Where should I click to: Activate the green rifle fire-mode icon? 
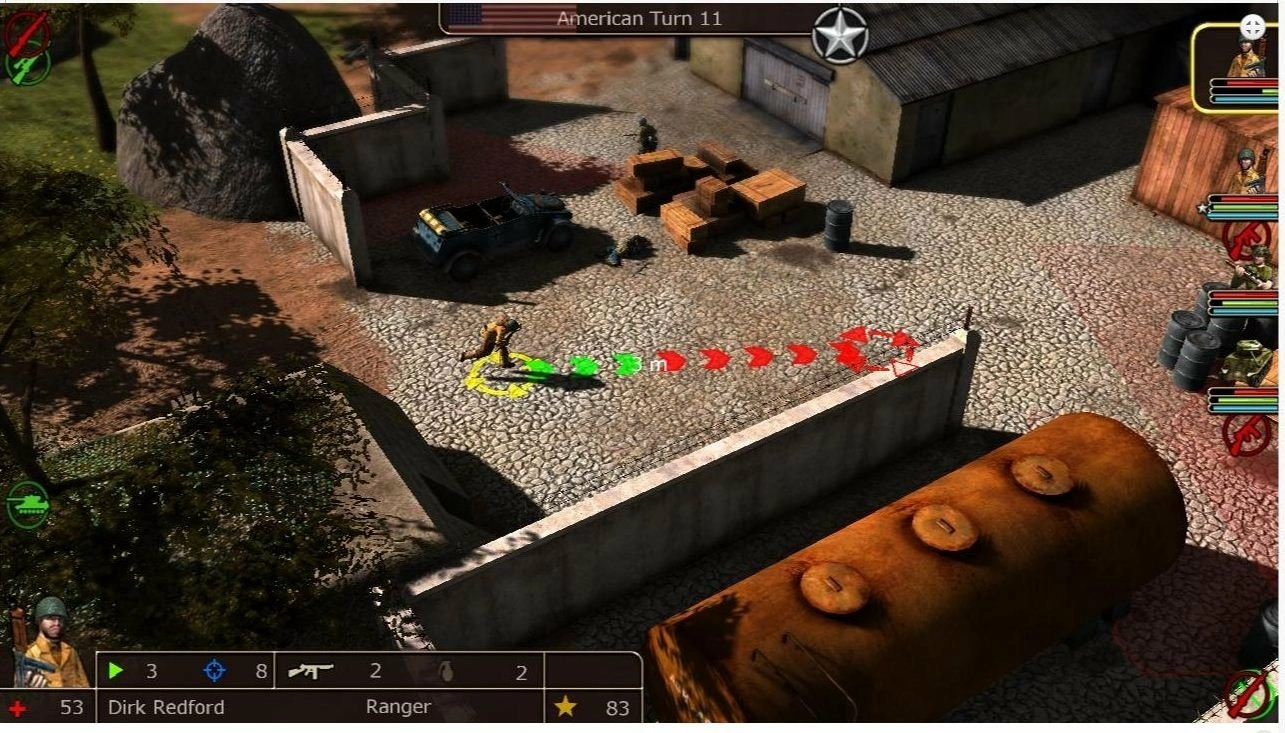[x=27, y=66]
